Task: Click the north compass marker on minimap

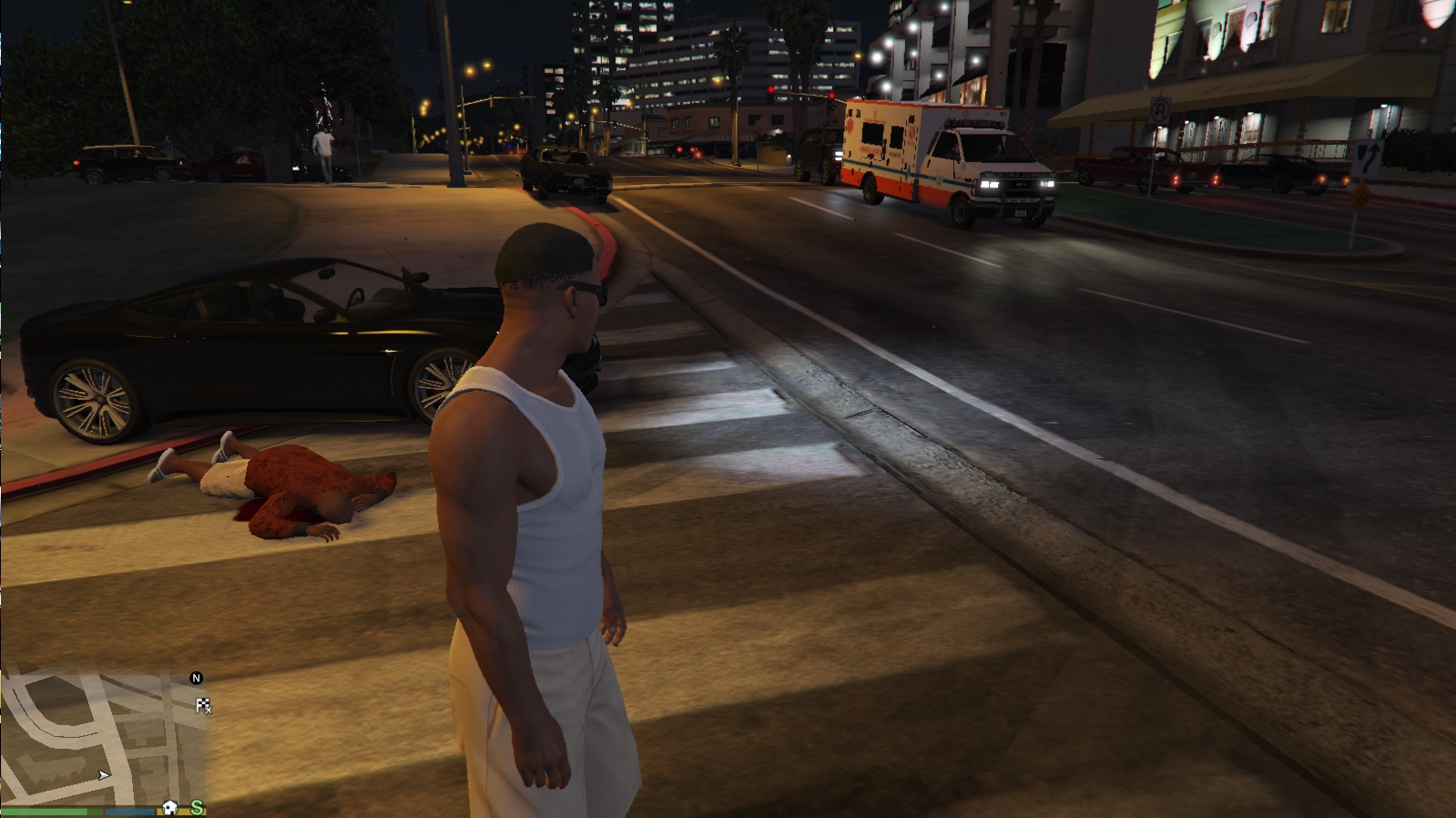Action: pos(196,678)
